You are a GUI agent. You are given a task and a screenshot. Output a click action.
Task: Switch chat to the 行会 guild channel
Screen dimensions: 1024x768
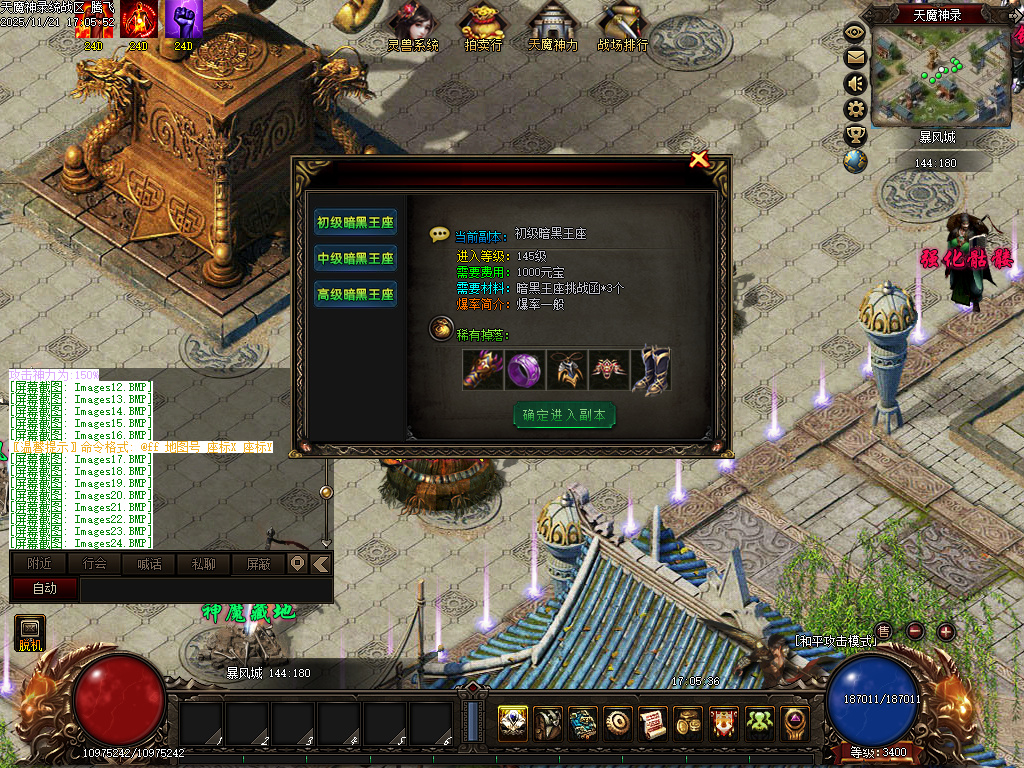(94, 564)
